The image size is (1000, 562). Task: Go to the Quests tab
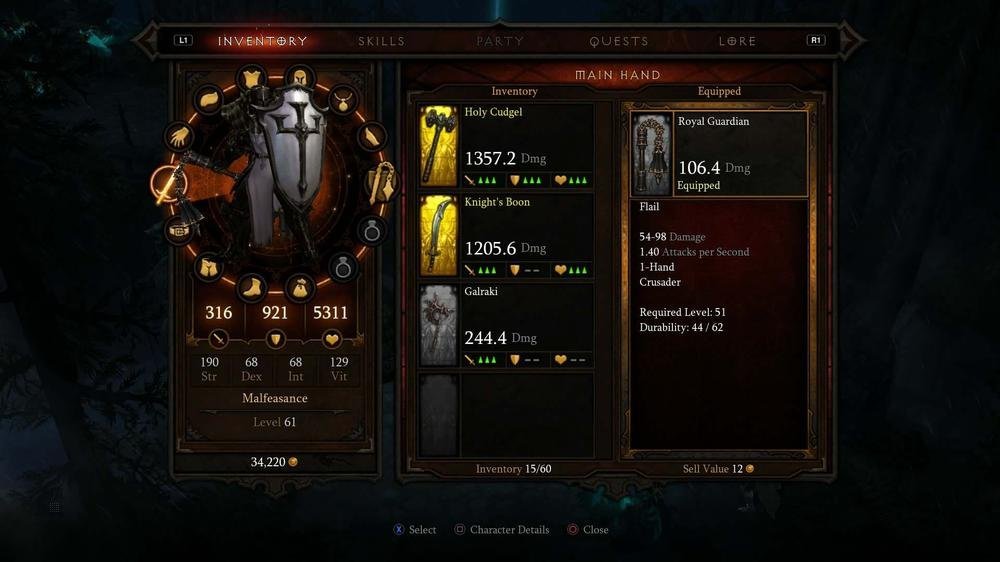pos(618,41)
